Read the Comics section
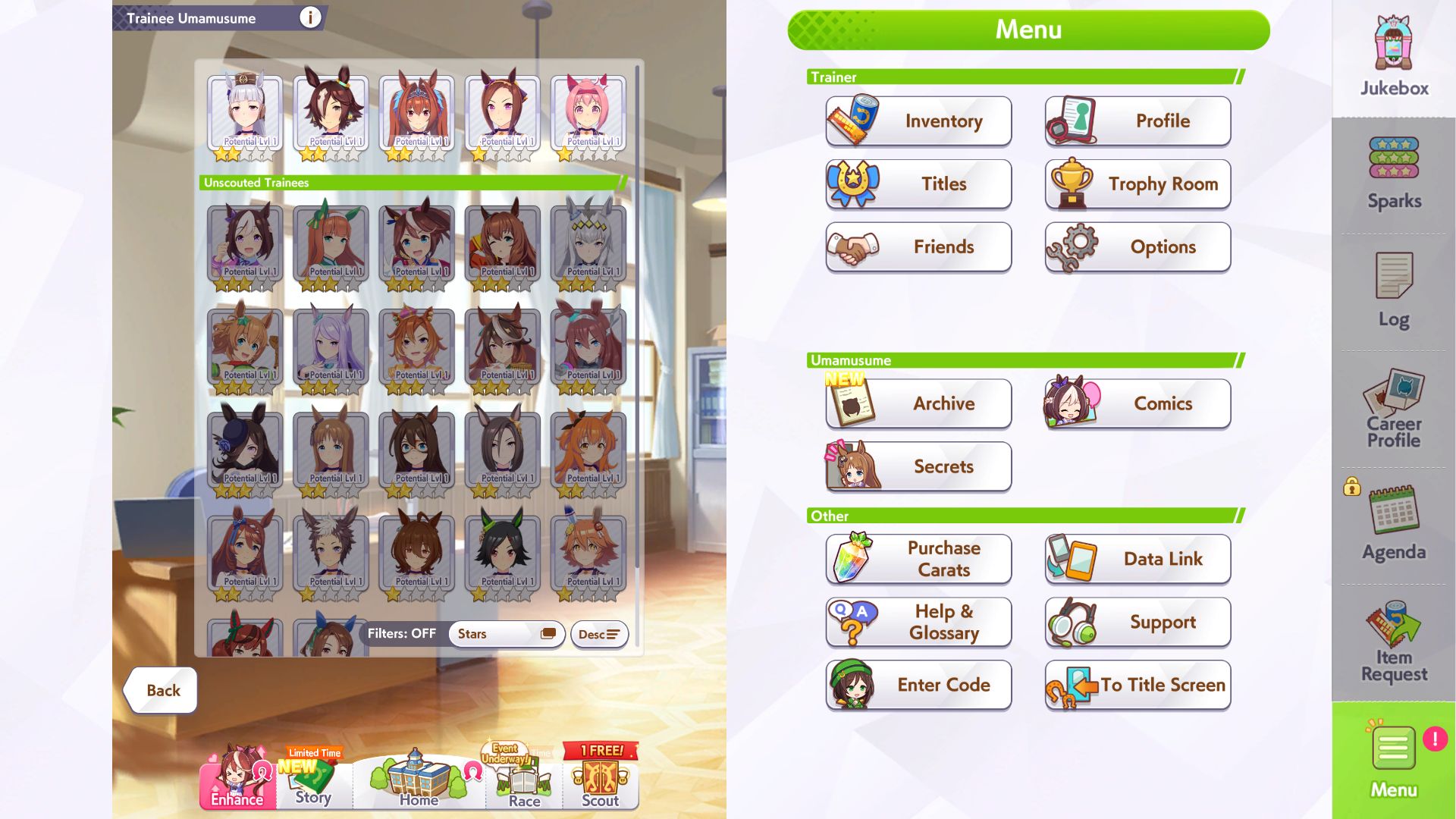Viewport: 1456px width, 819px height. click(x=1137, y=403)
